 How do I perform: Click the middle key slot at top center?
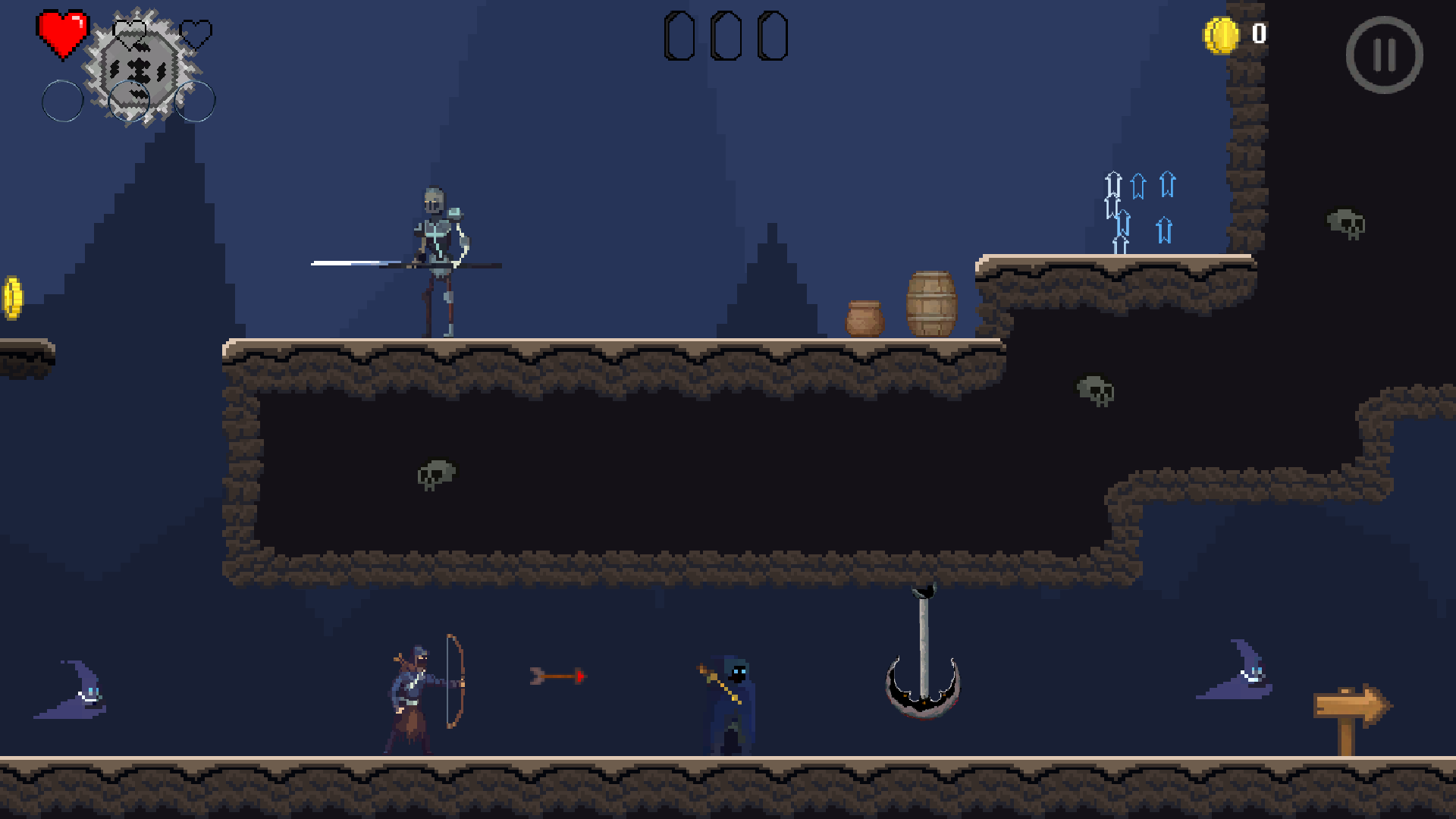point(728,34)
